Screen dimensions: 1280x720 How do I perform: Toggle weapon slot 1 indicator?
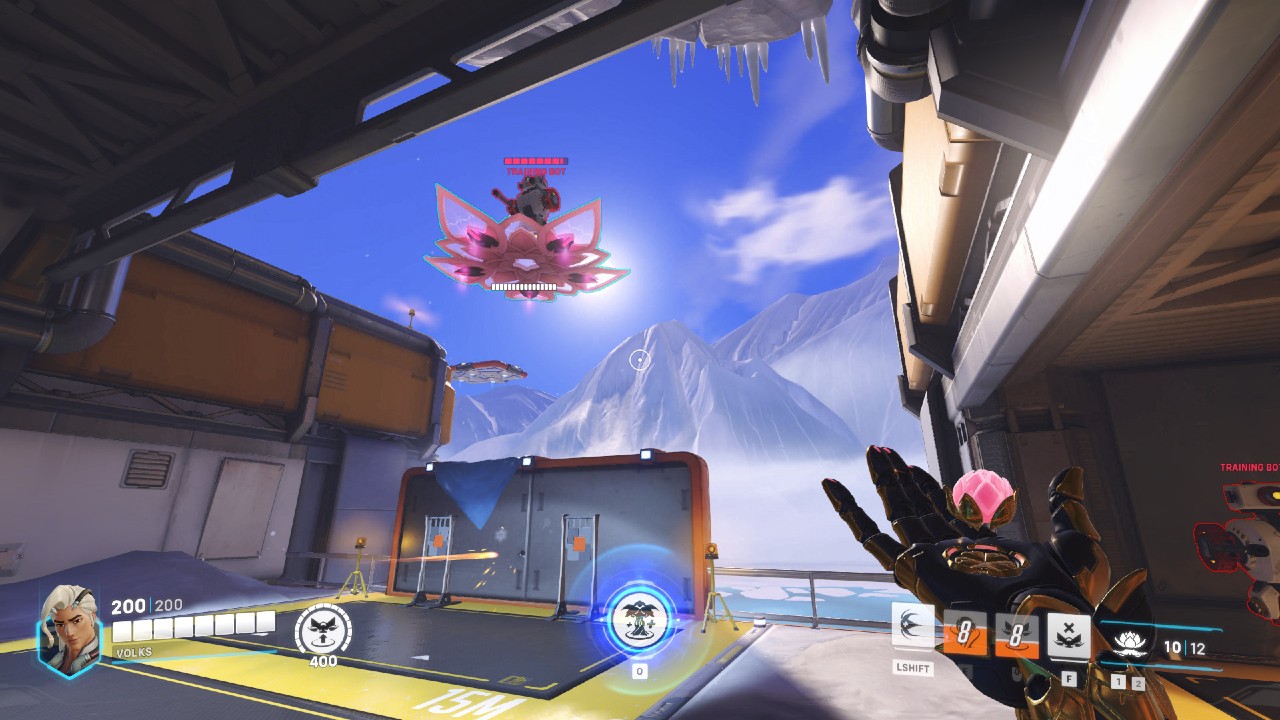(1118, 682)
